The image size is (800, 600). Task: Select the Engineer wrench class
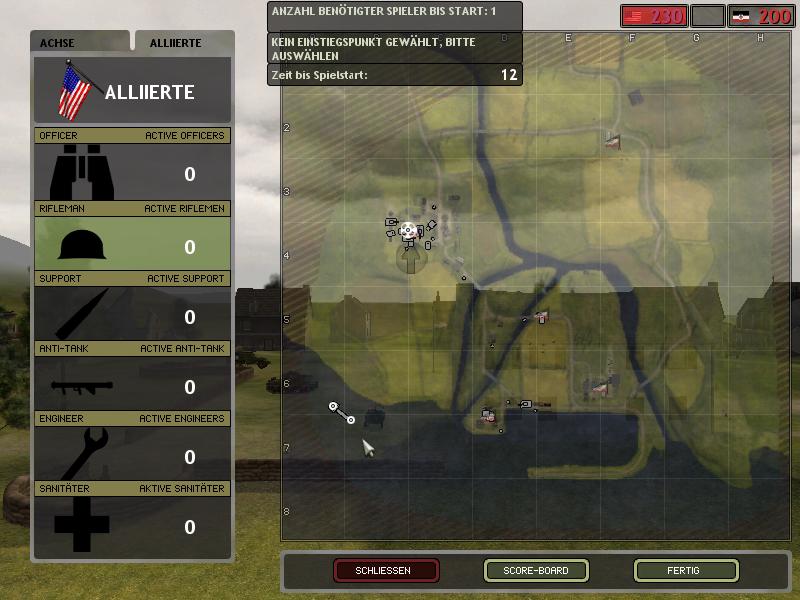(x=133, y=455)
